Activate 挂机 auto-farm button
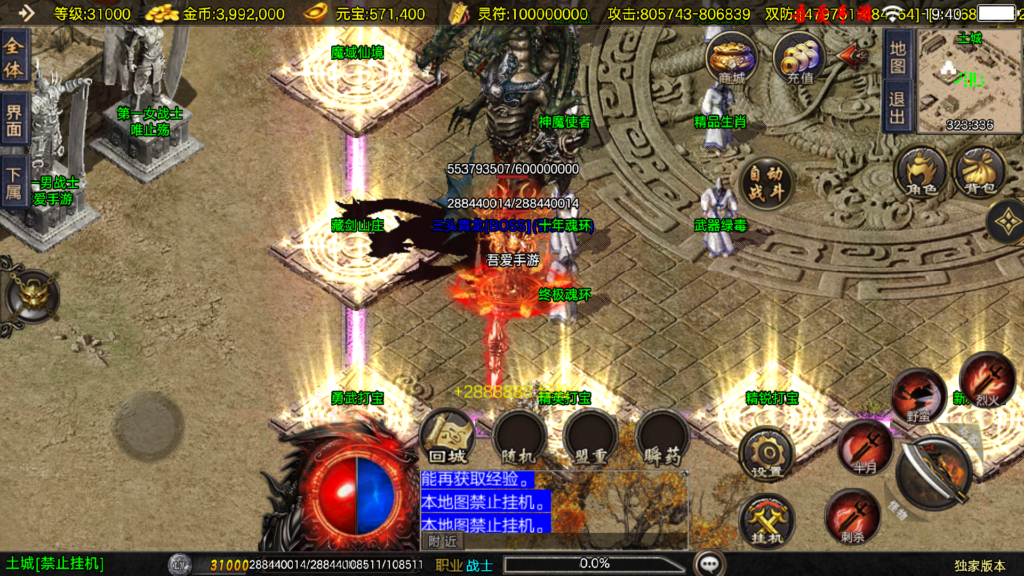The width and height of the screenshot is (1024, 576). 766,520
